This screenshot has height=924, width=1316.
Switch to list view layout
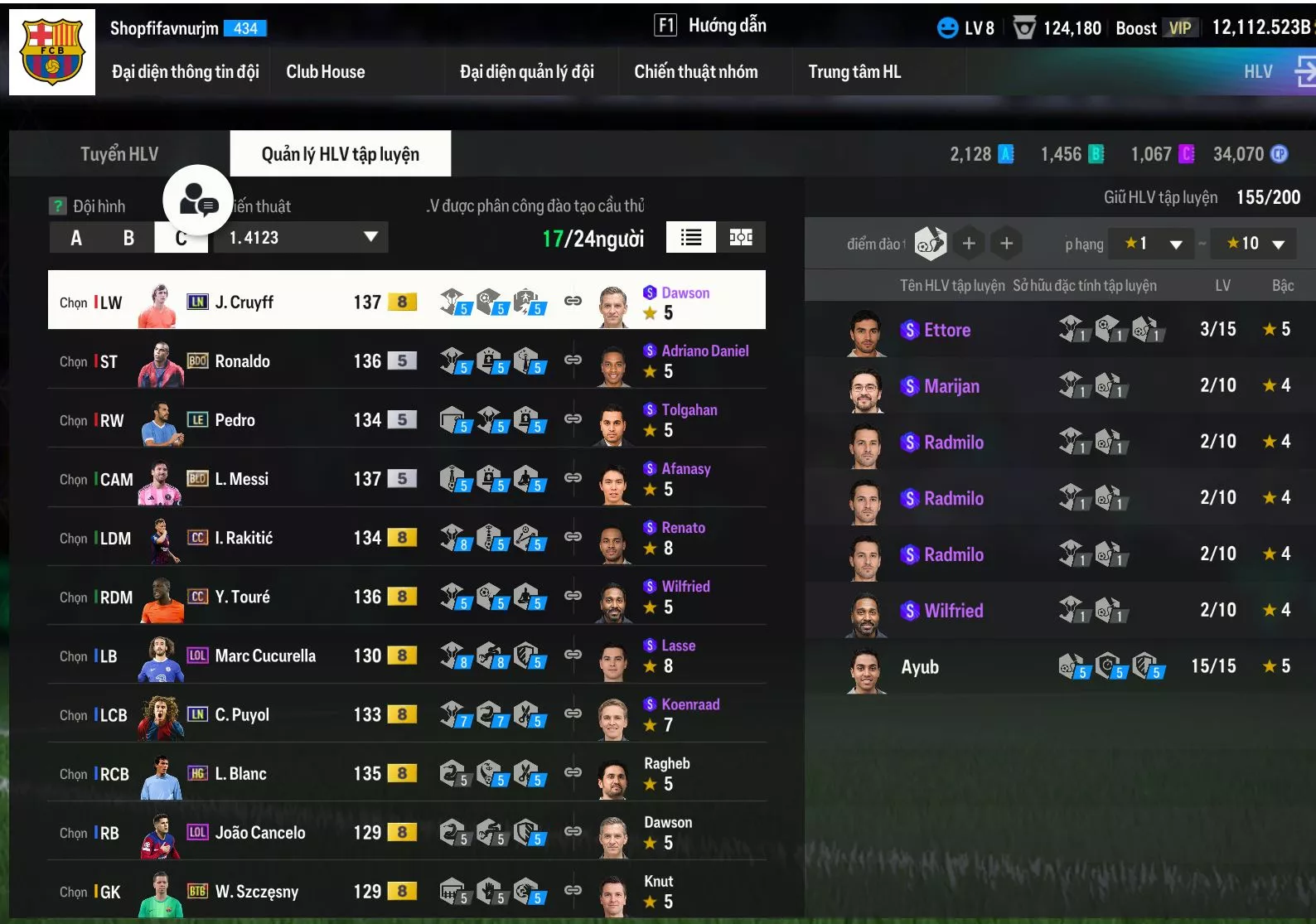[x=691, y=238]
